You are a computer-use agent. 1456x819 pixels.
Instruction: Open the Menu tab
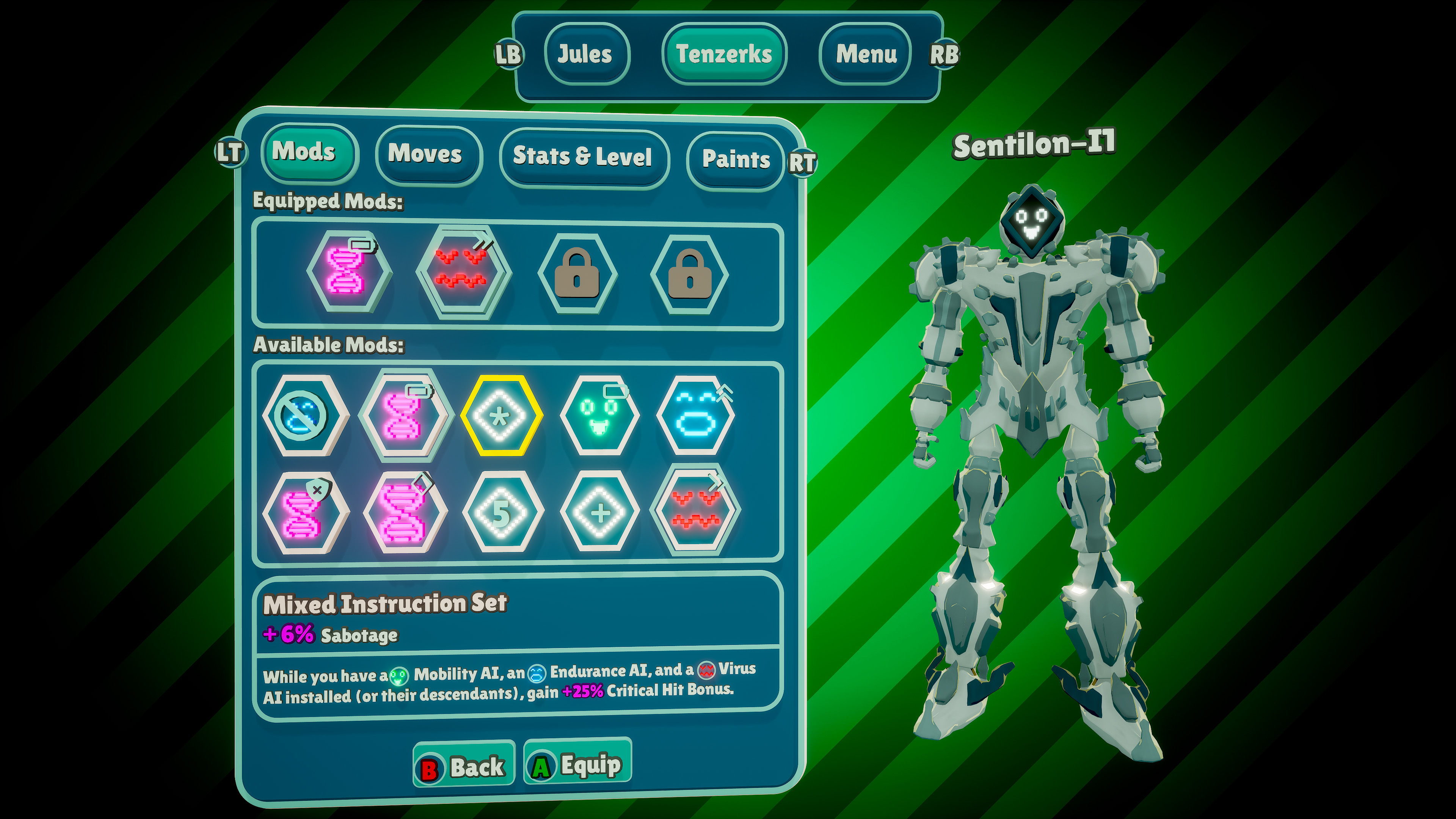pyautogui.click(x=865, y=54)
